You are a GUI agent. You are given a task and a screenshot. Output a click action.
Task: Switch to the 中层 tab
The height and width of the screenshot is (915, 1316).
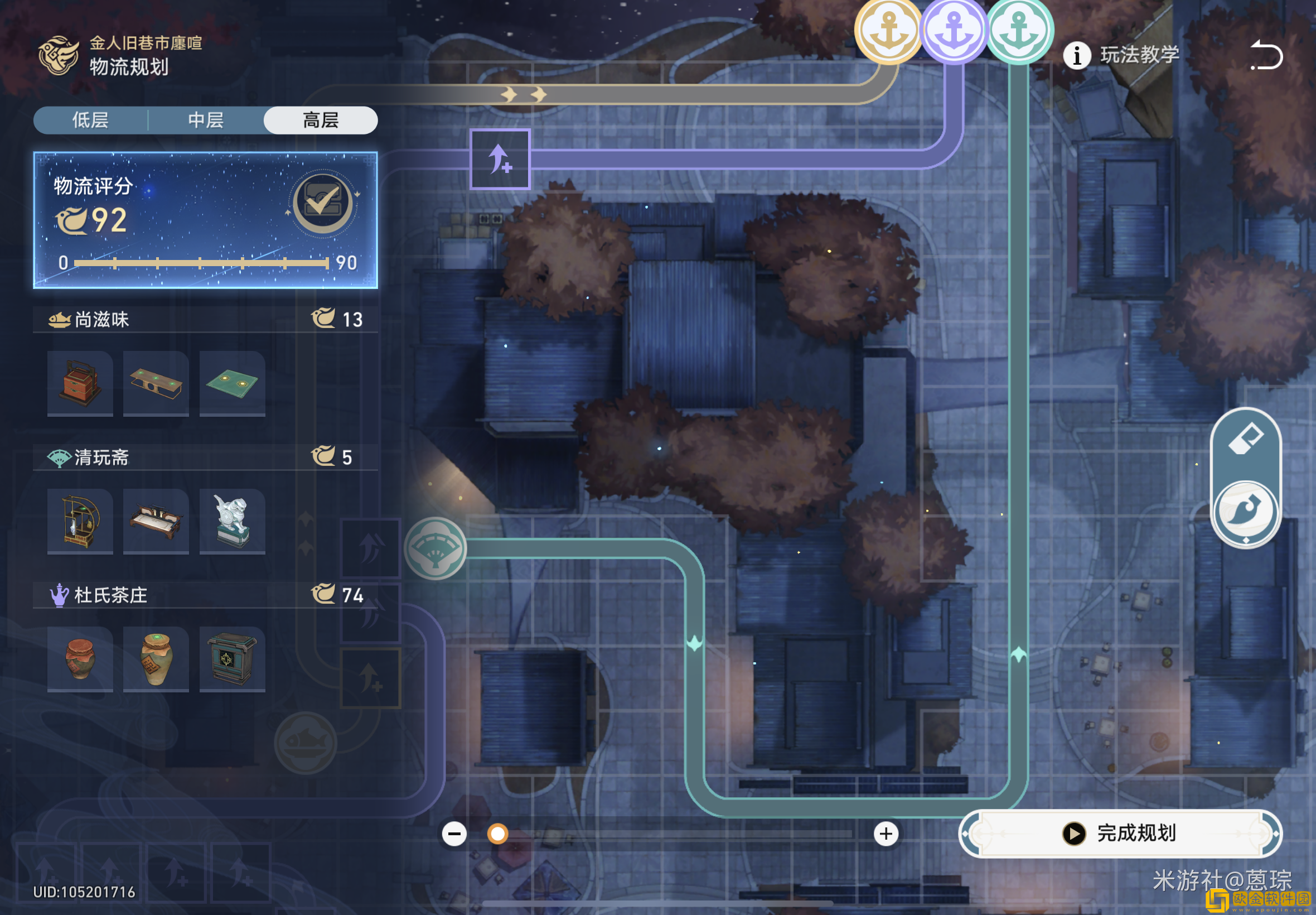pyautogui.click(x=206, y=121)
